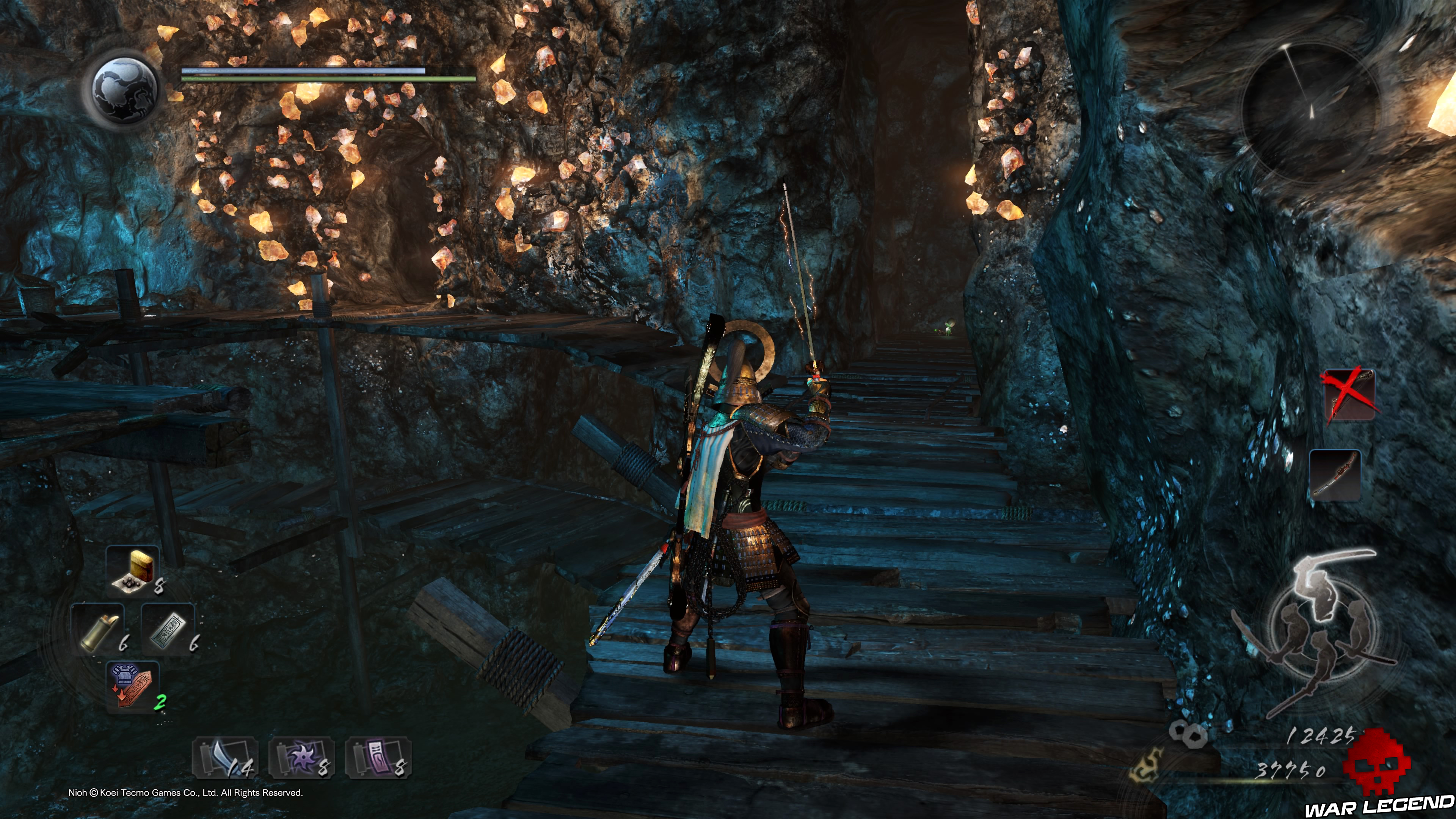
Task: Click the samurai stance indicator emblem
Action: (1317, 633)
